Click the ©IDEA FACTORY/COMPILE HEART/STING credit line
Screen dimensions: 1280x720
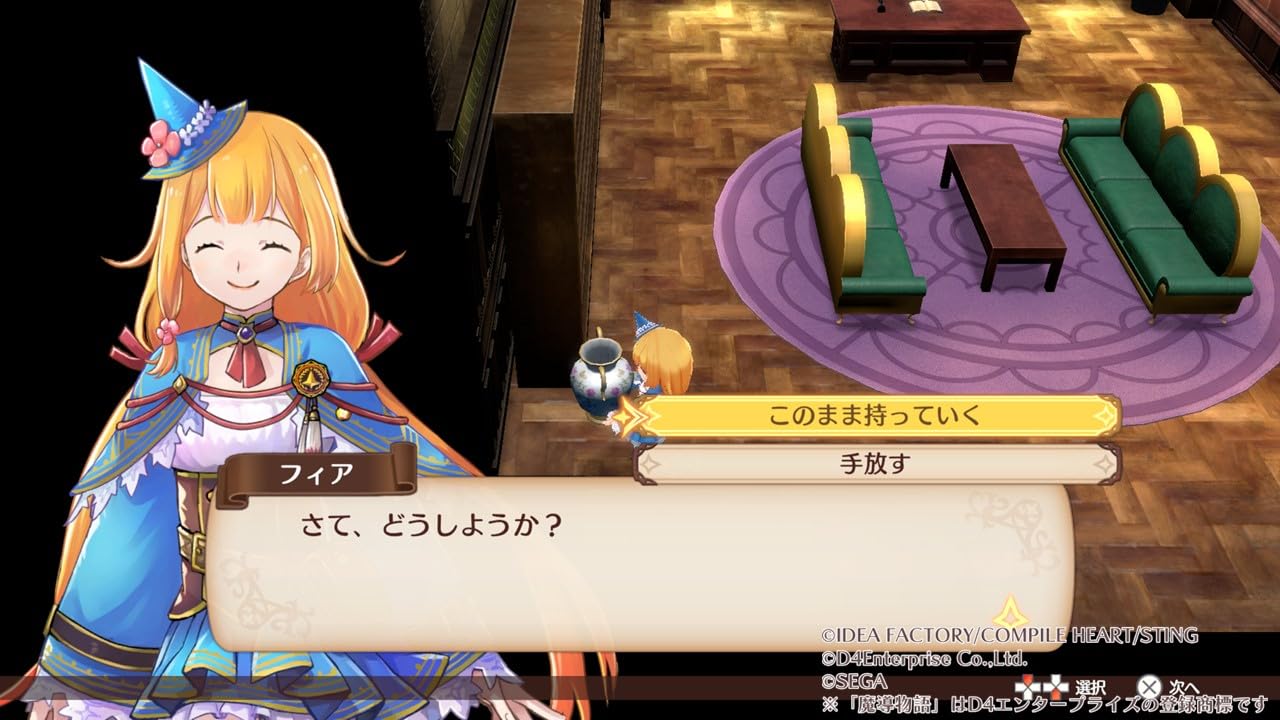coord(1010,634)
